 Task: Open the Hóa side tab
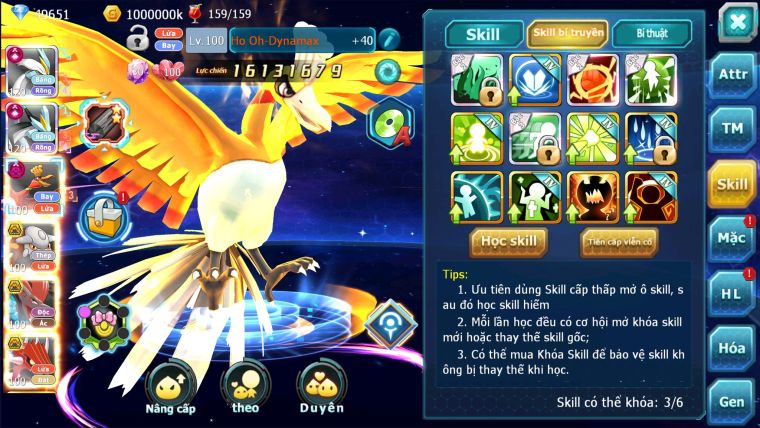point(732,348)
